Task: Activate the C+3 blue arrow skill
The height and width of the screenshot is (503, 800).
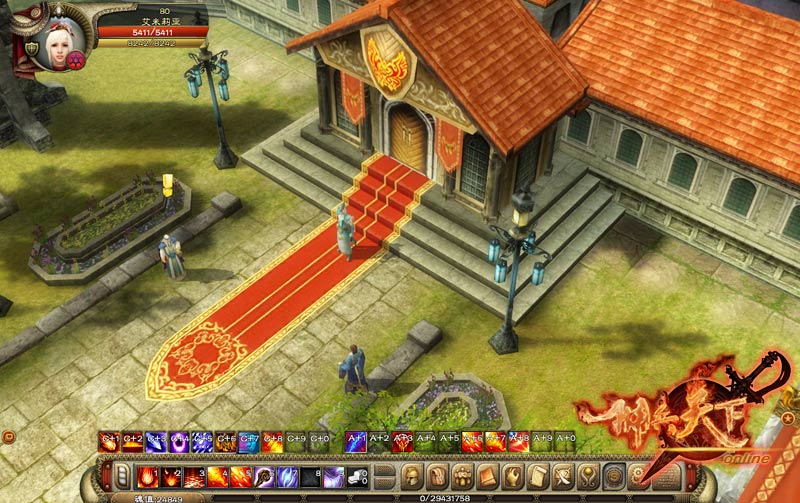Action: click(x=156, y=439)
